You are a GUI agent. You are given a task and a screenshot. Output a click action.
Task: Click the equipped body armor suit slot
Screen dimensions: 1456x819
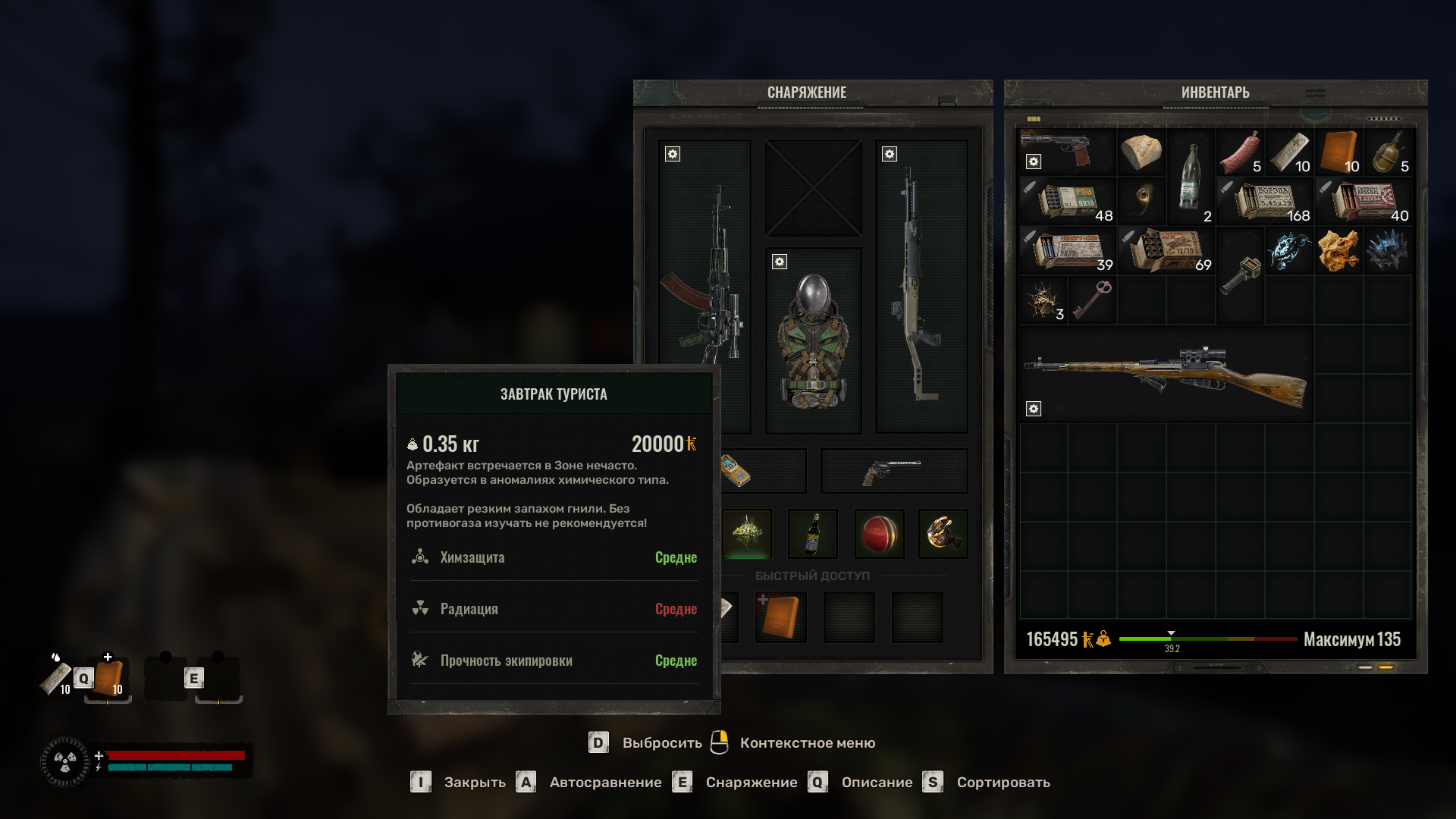(x=813, y=341)
